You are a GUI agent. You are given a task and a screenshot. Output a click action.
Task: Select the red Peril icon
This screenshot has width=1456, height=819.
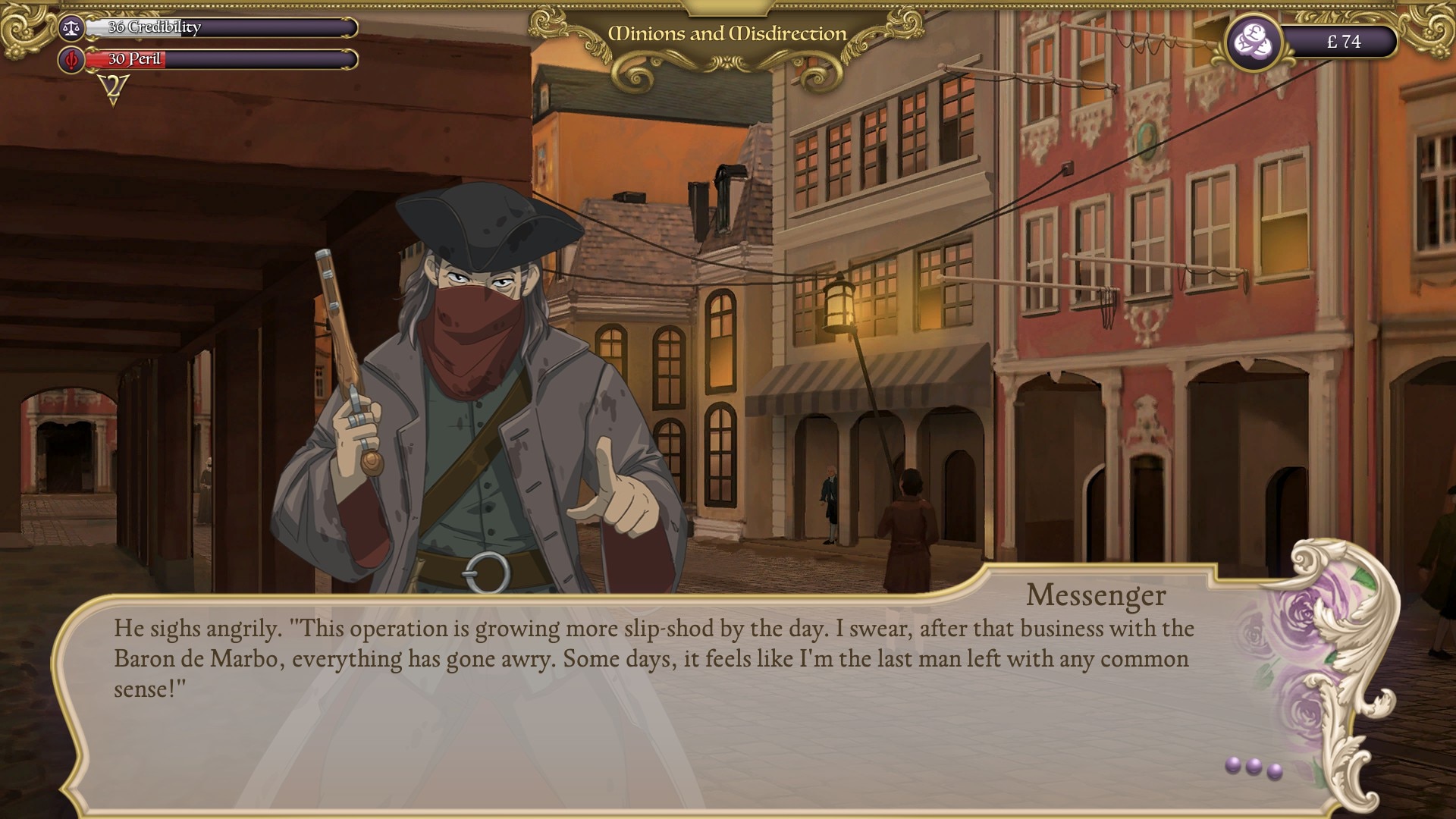coord(72,59)
